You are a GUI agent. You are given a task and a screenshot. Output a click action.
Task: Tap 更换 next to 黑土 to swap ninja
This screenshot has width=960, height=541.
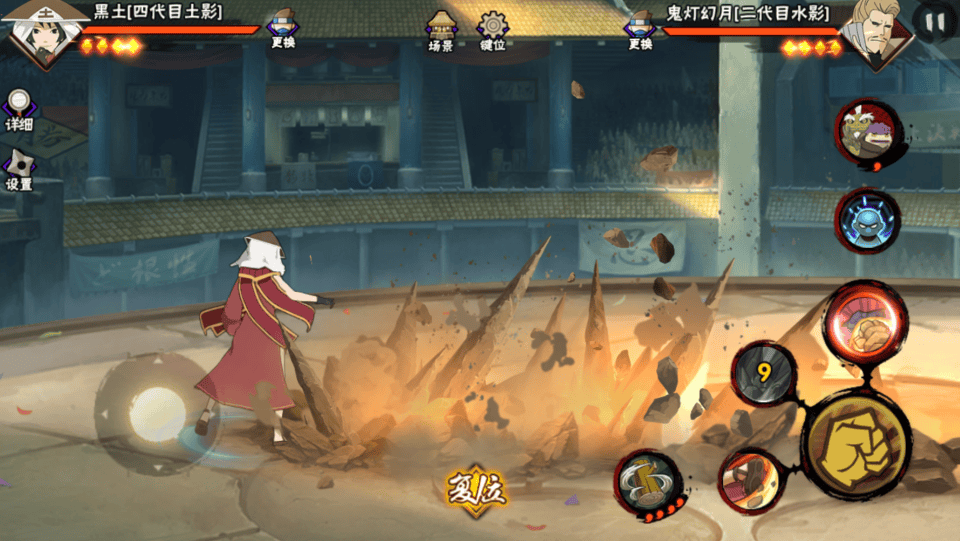click(283, 29)
